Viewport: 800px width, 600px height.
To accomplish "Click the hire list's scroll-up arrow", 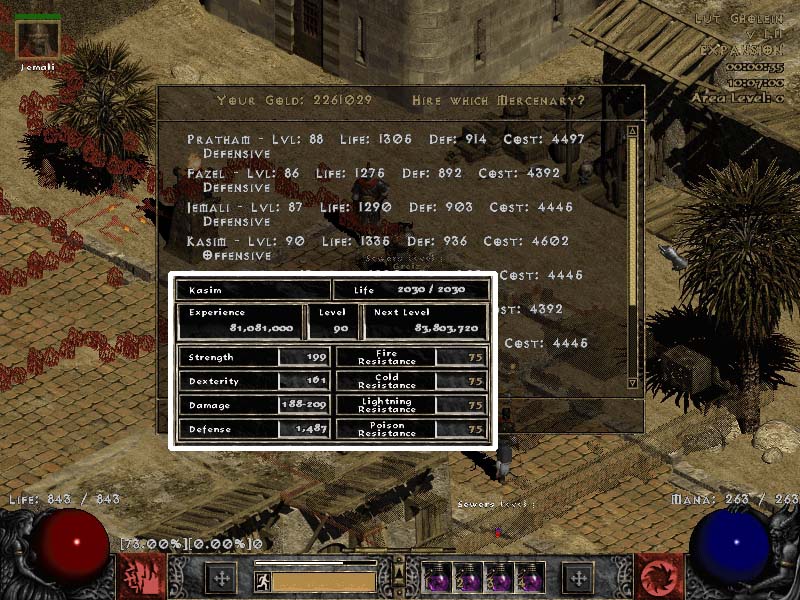I will click(632, 131).
